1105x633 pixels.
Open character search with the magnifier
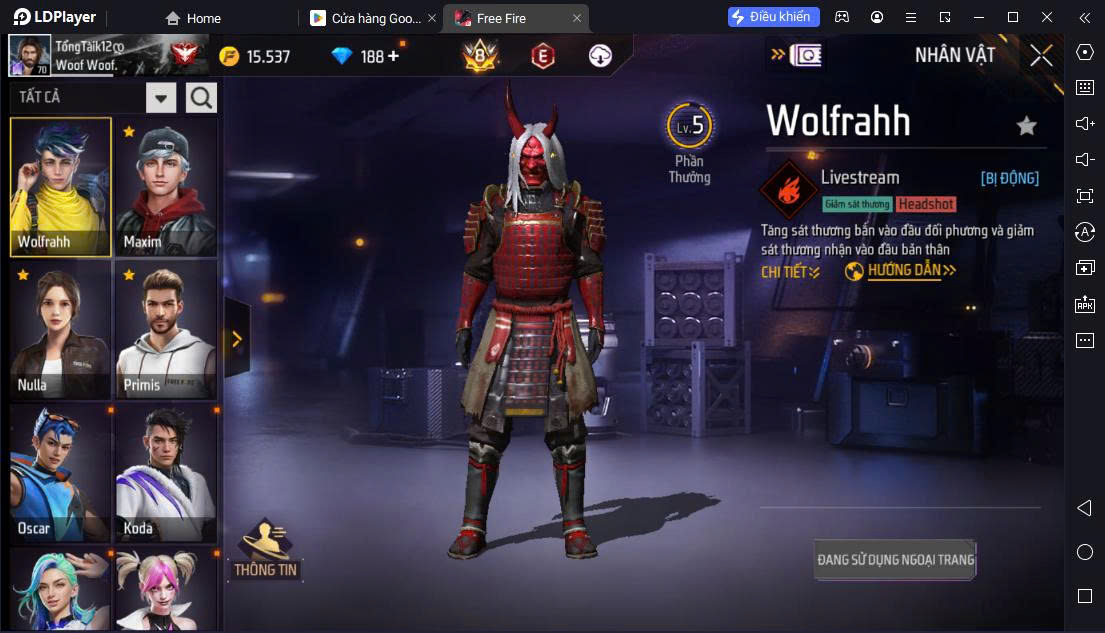(x=201, y=98)
